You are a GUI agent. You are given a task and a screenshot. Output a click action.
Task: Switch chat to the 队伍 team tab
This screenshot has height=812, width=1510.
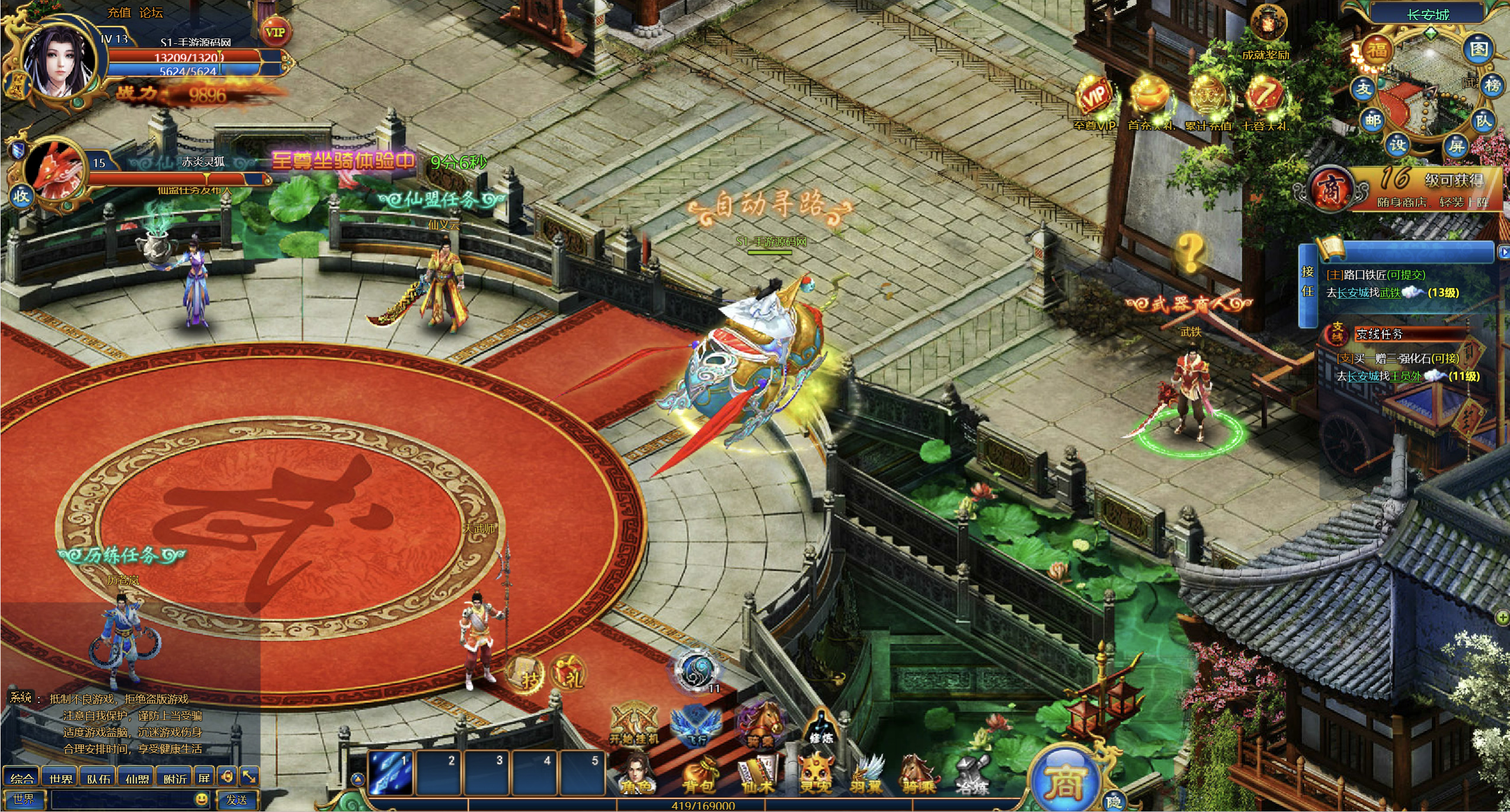(98, 778)
